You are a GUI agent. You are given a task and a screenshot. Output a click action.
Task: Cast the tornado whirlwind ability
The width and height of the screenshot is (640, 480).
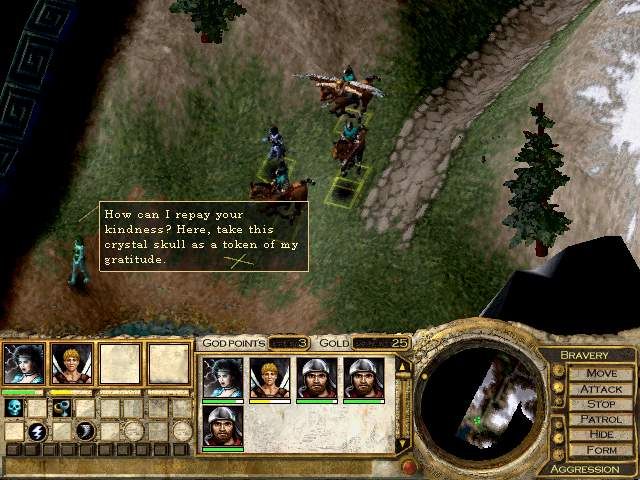[87, 431]
